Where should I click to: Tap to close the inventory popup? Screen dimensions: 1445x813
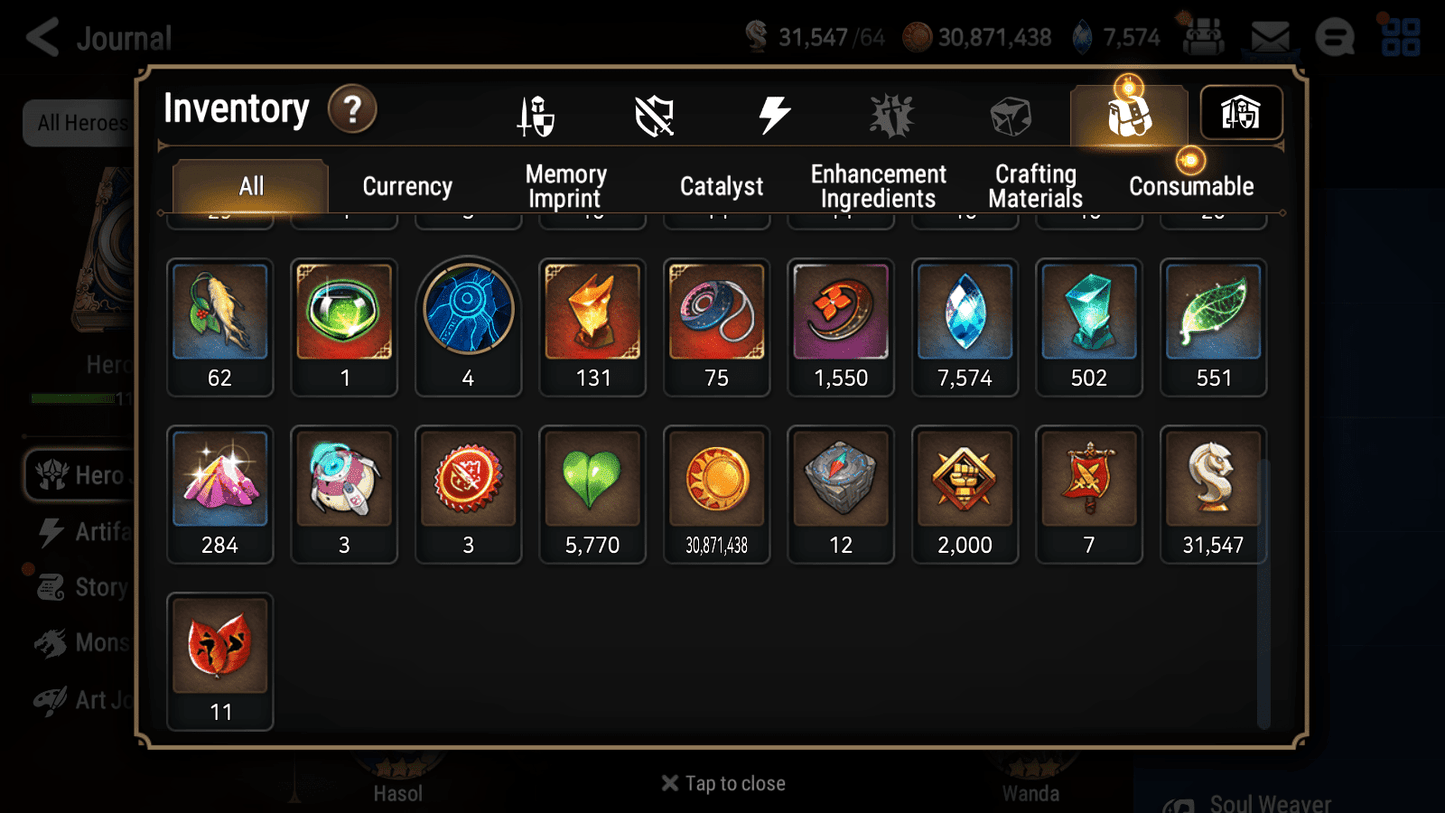pos(722,783)
